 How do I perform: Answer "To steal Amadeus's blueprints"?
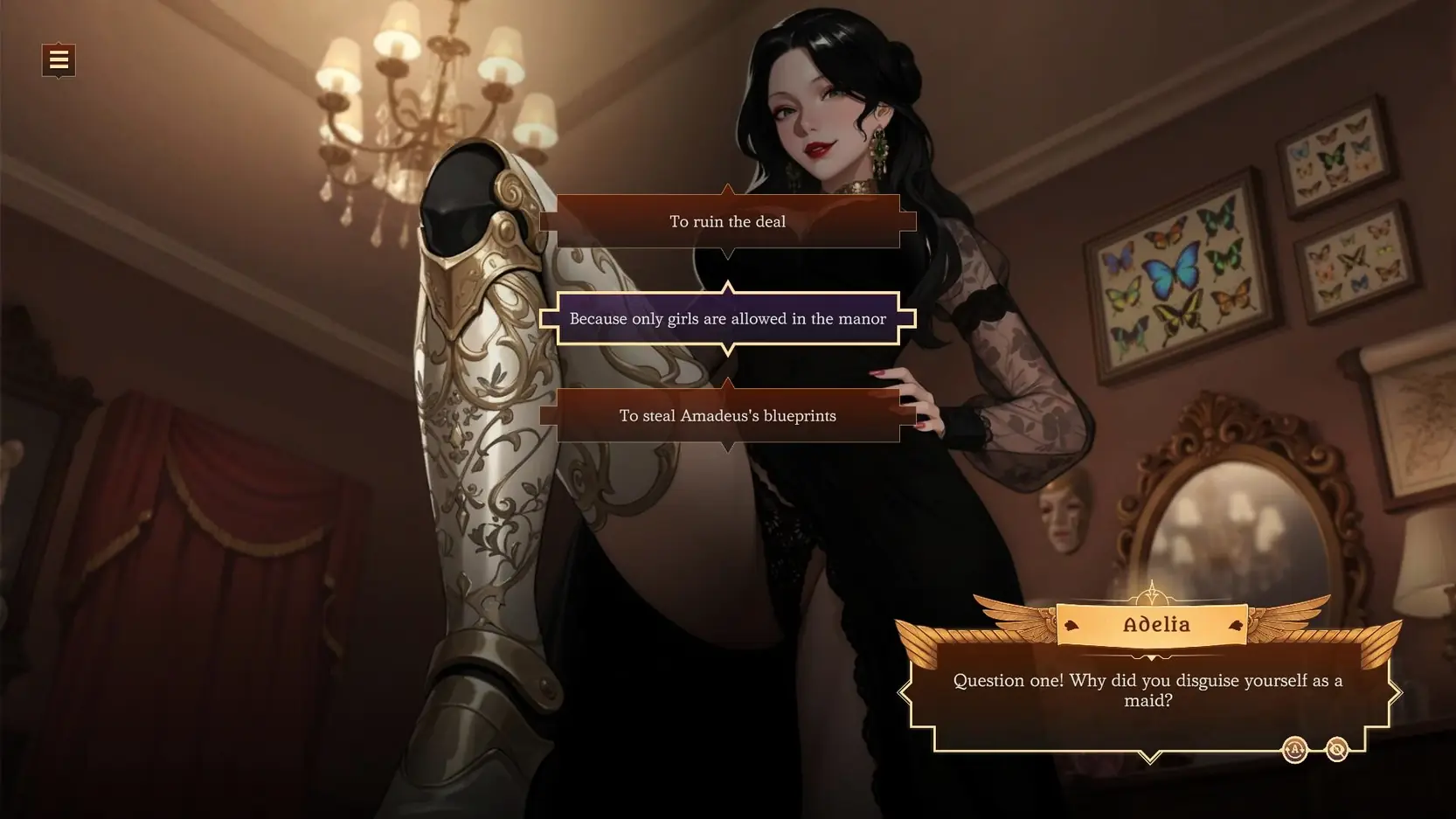click(x=727, y=416)
